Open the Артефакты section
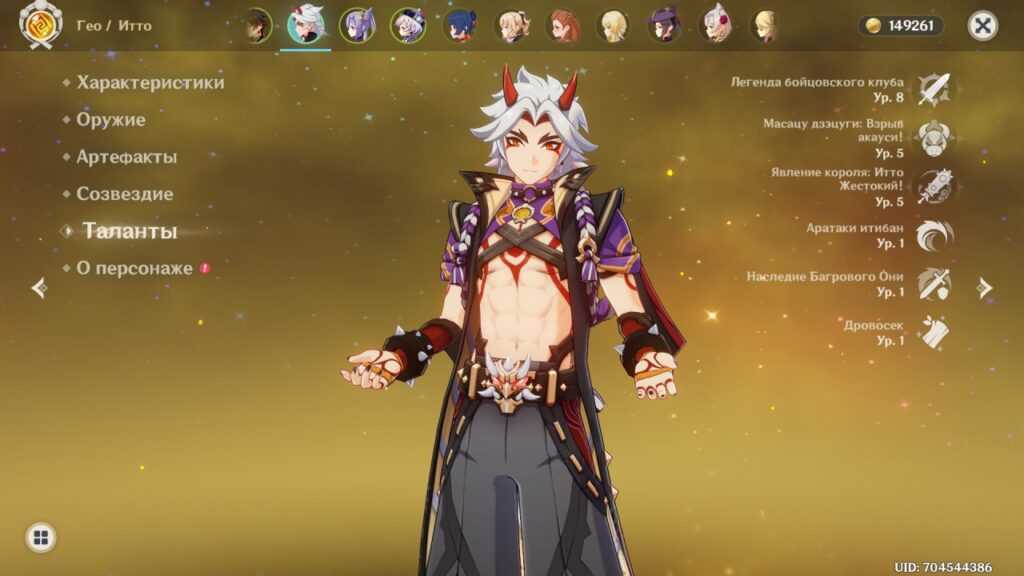The height and width of the screenshot is (576, 1024). click(x=126, y=157)
